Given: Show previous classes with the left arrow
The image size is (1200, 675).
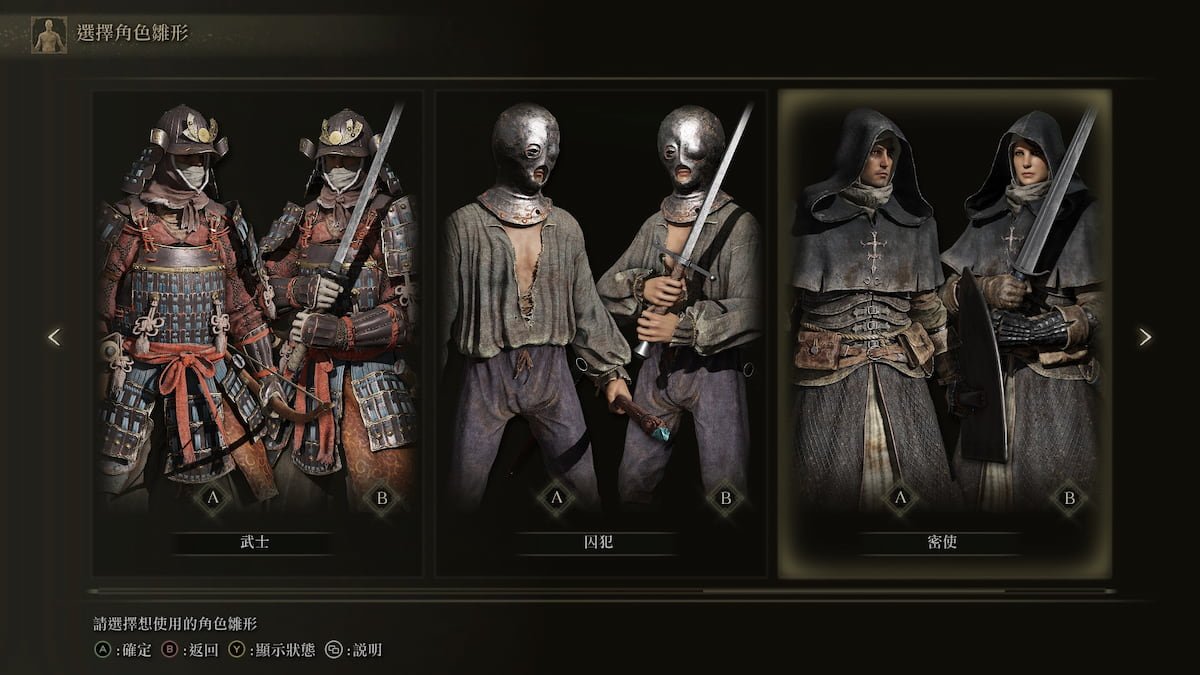Looking at the screenshot, I should coord(54,337).
